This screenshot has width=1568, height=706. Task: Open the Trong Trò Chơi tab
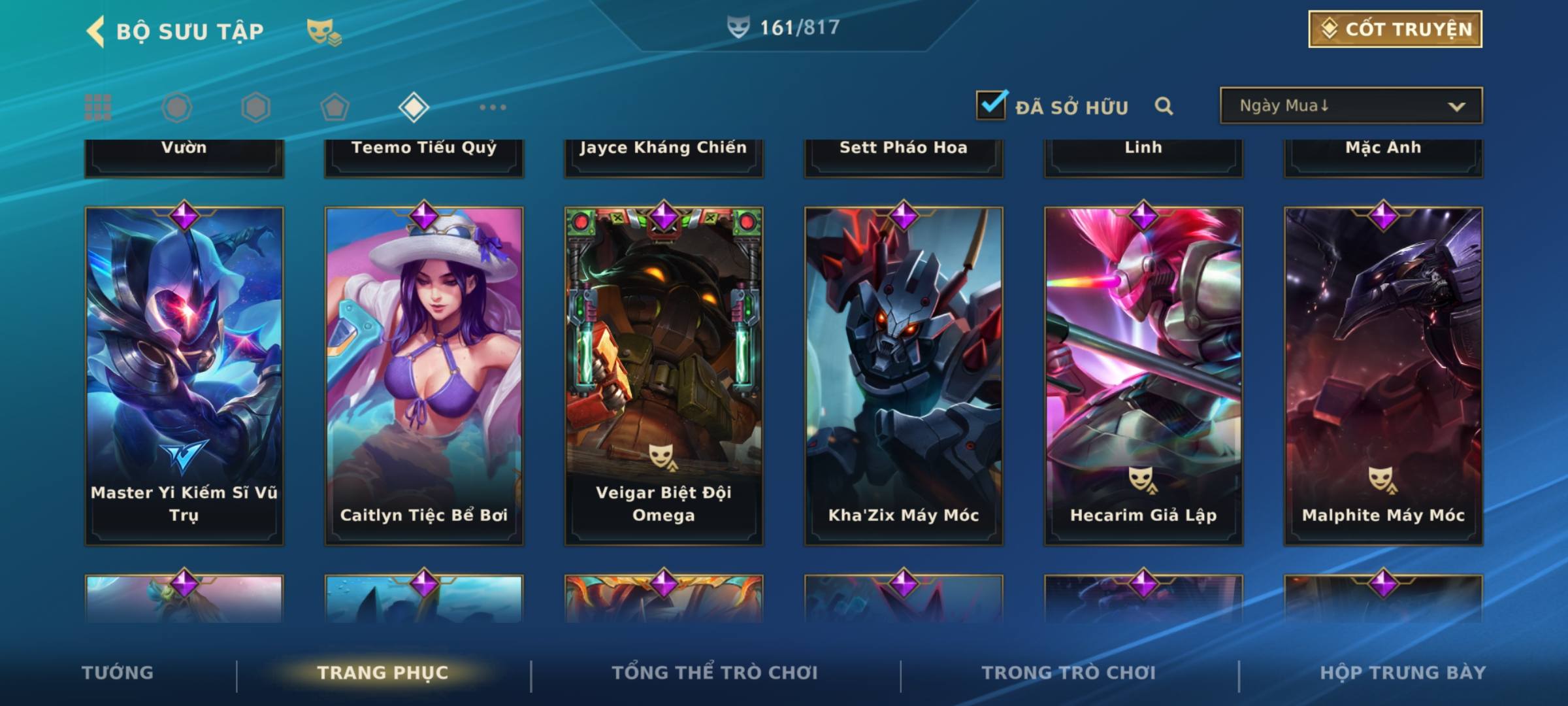pos(1069,673)
